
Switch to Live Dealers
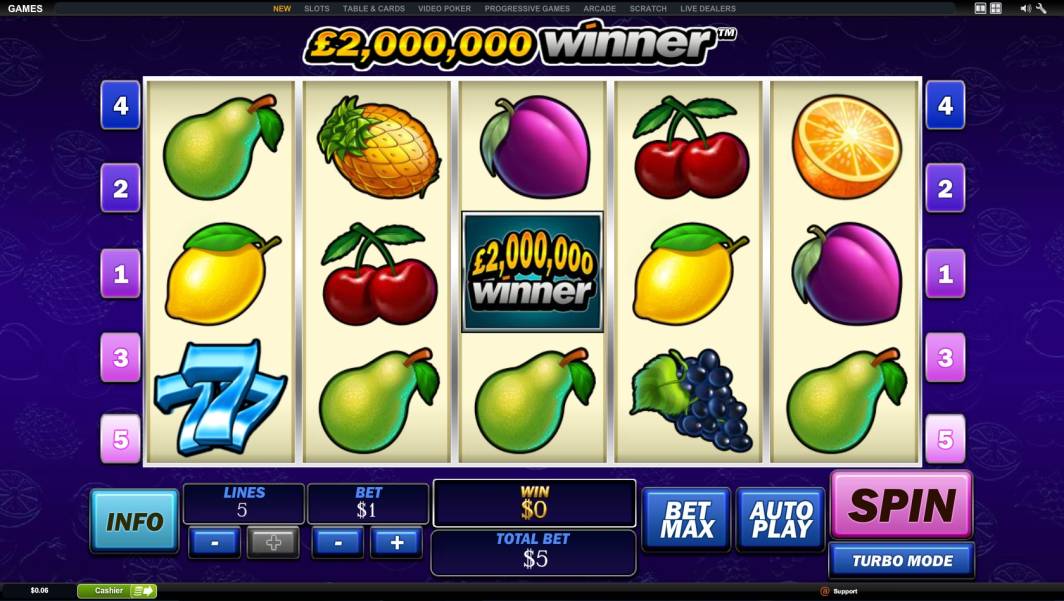(x=707, y=9)
